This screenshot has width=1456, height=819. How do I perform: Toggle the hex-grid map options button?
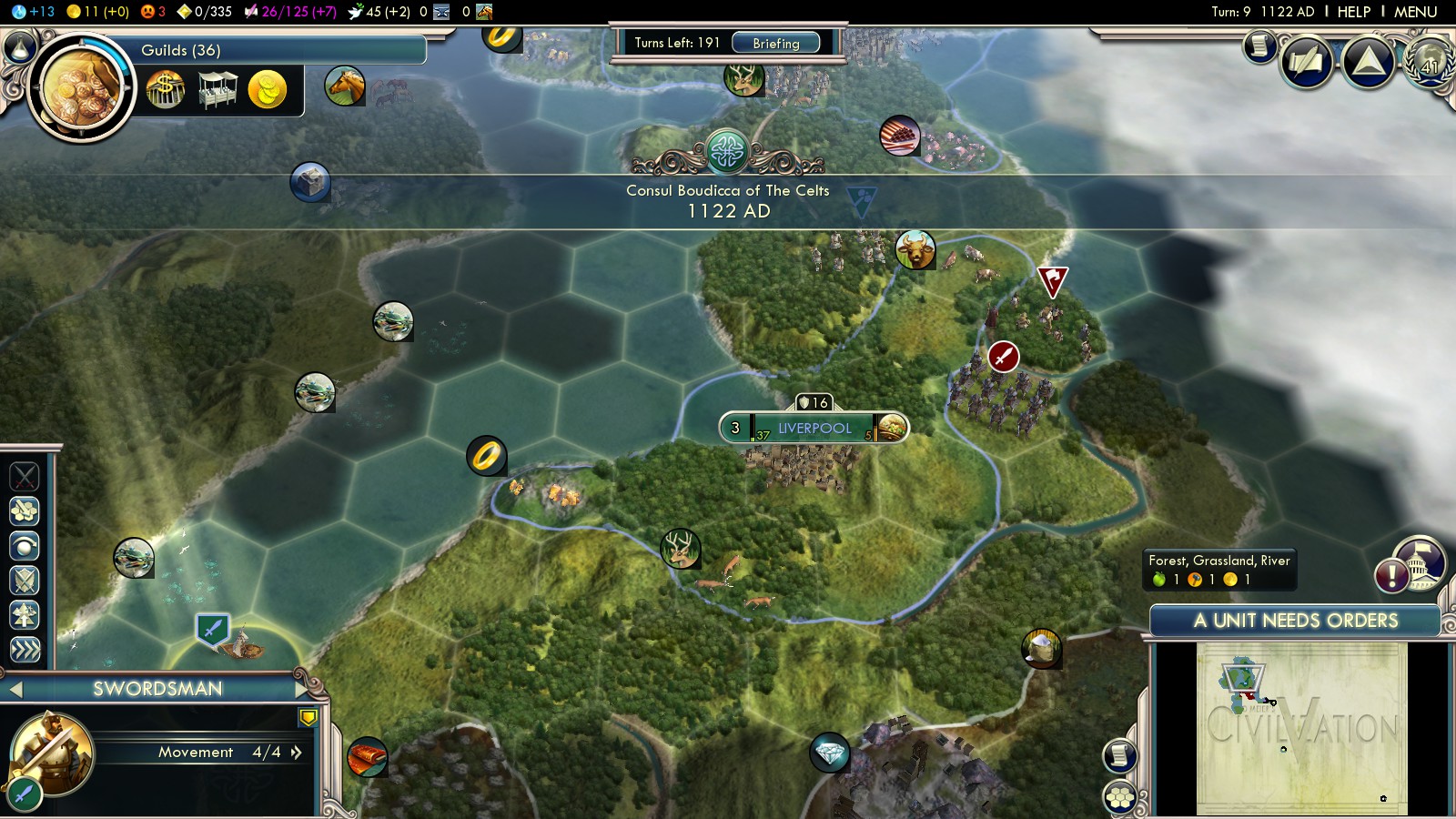click(x=1120, y=797)
